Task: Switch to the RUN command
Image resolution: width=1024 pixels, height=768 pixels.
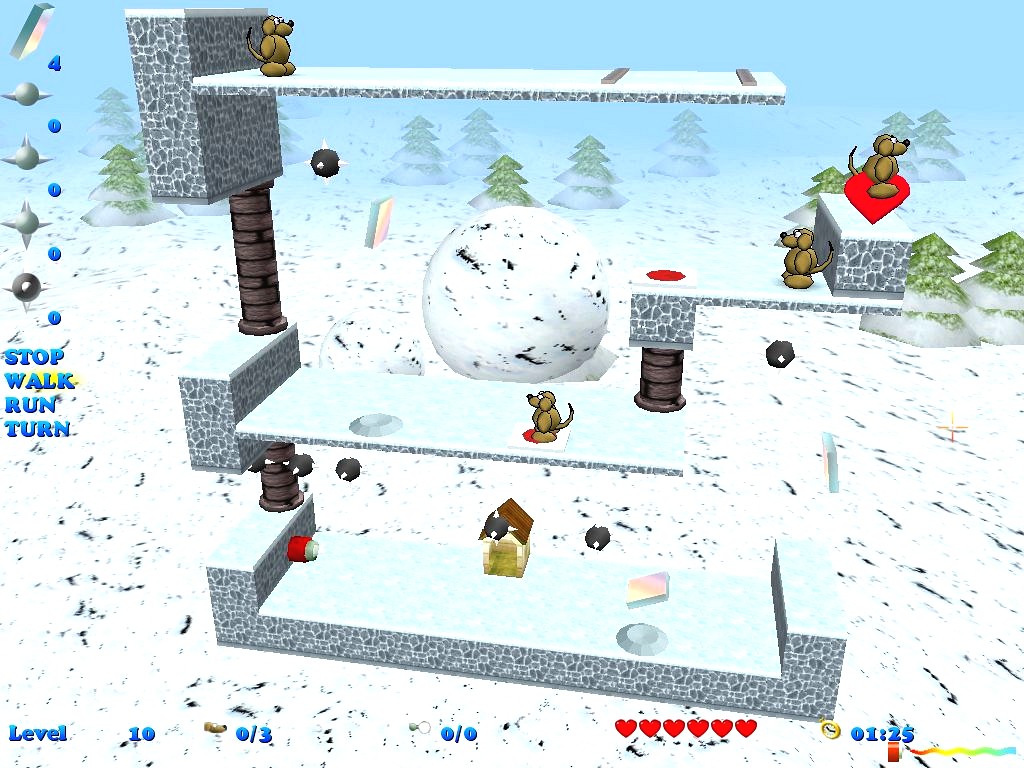Action: pyautogui.click(x=31, y=405)
